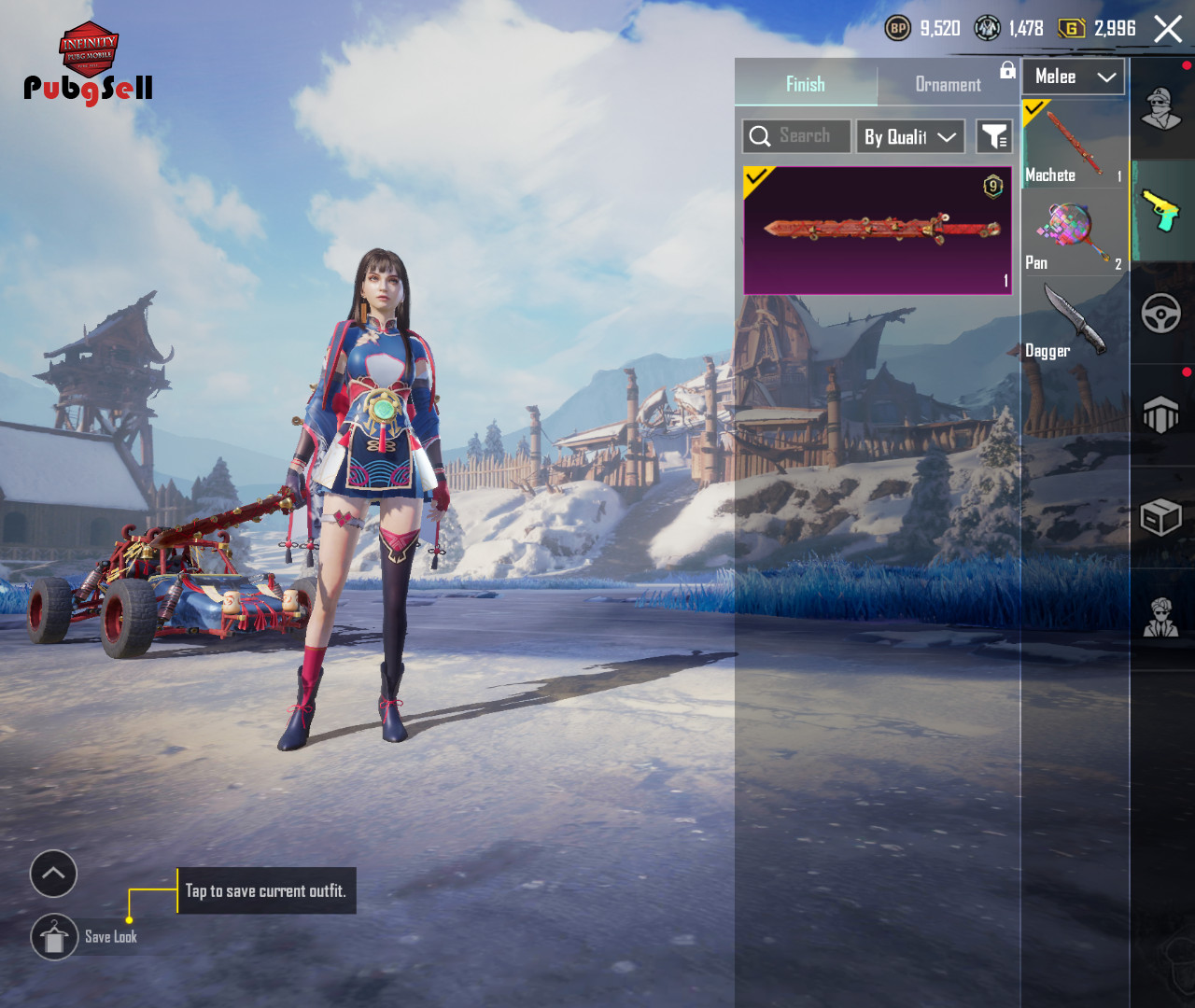The width and height of the screenshot is (1195, 1008).
Task: Select the red machete skin card
Action: point(878,231)
